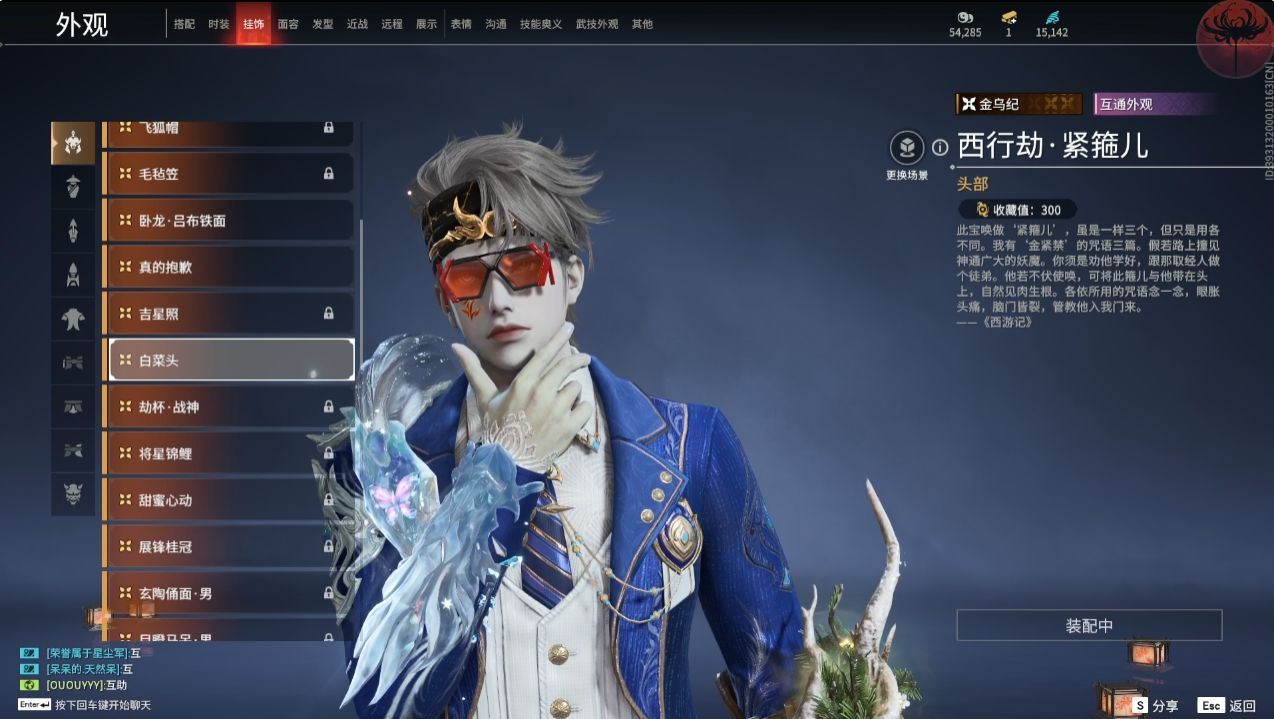The height and width of the screenshot is (719, 1274).
Task: Switch to the 武技外观 tab
Action: pyautogui.click(x=597, y=24)
